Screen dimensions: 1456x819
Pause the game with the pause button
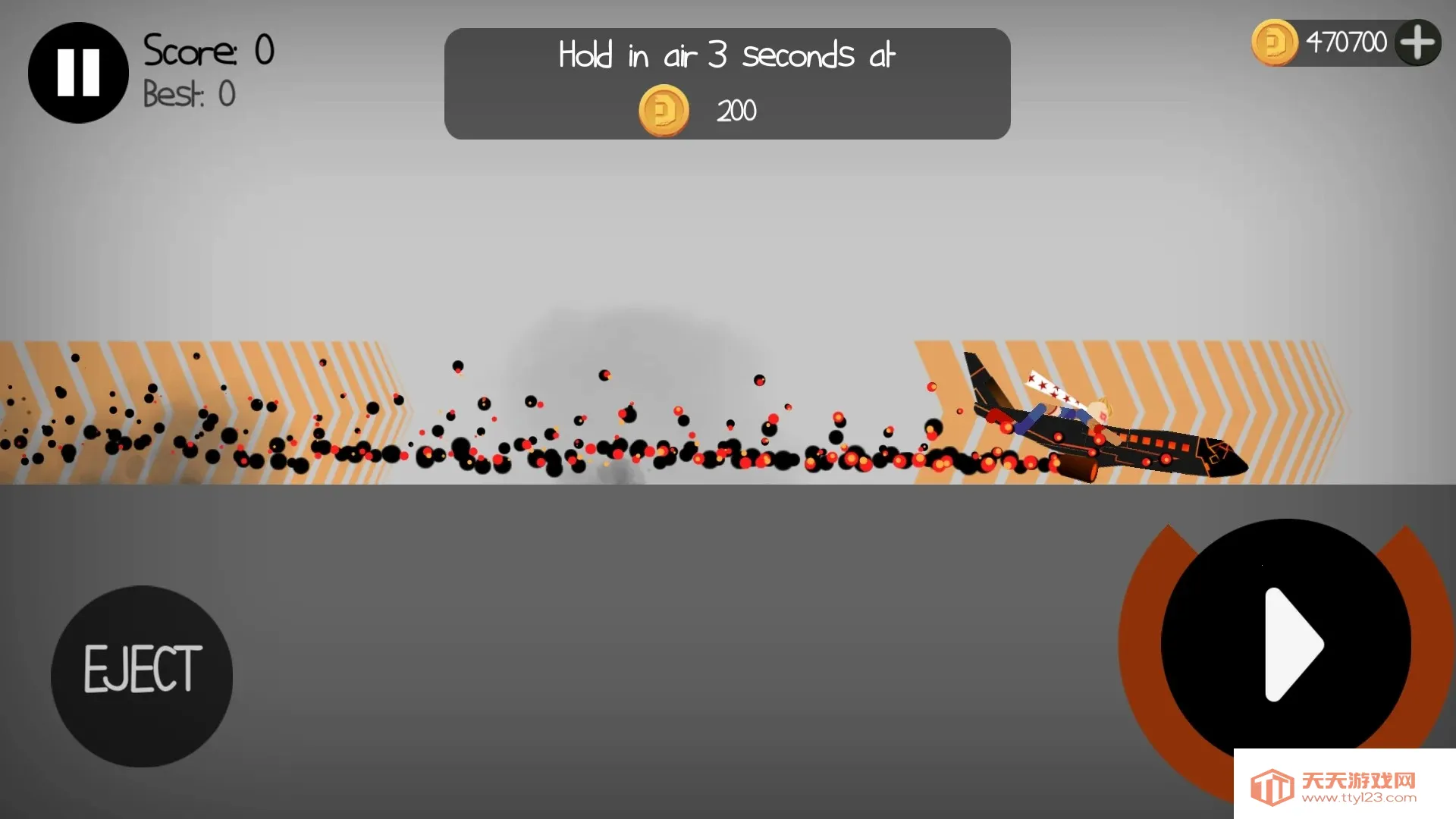coord(78,73)
